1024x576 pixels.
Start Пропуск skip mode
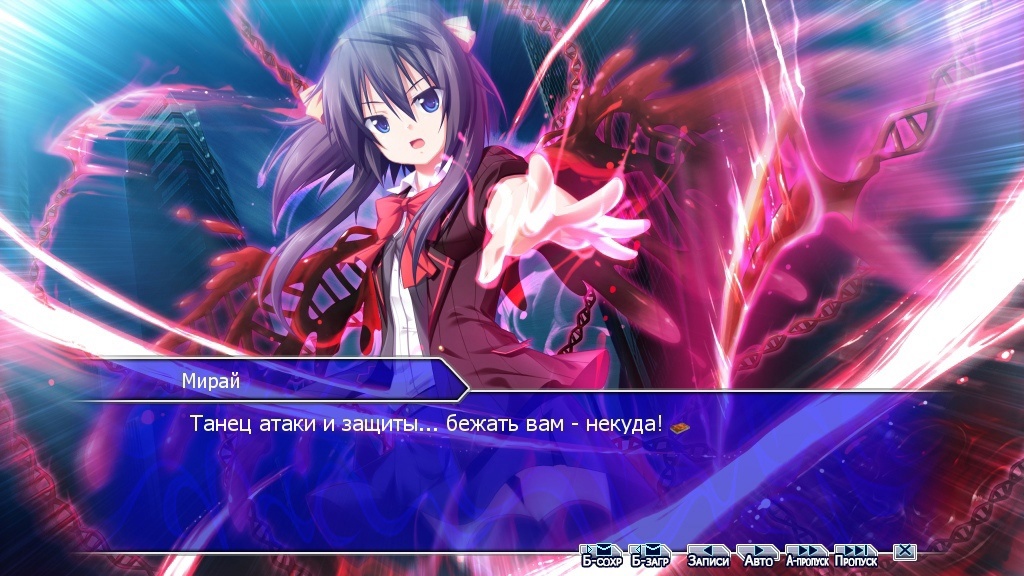(x=855, y=555)
